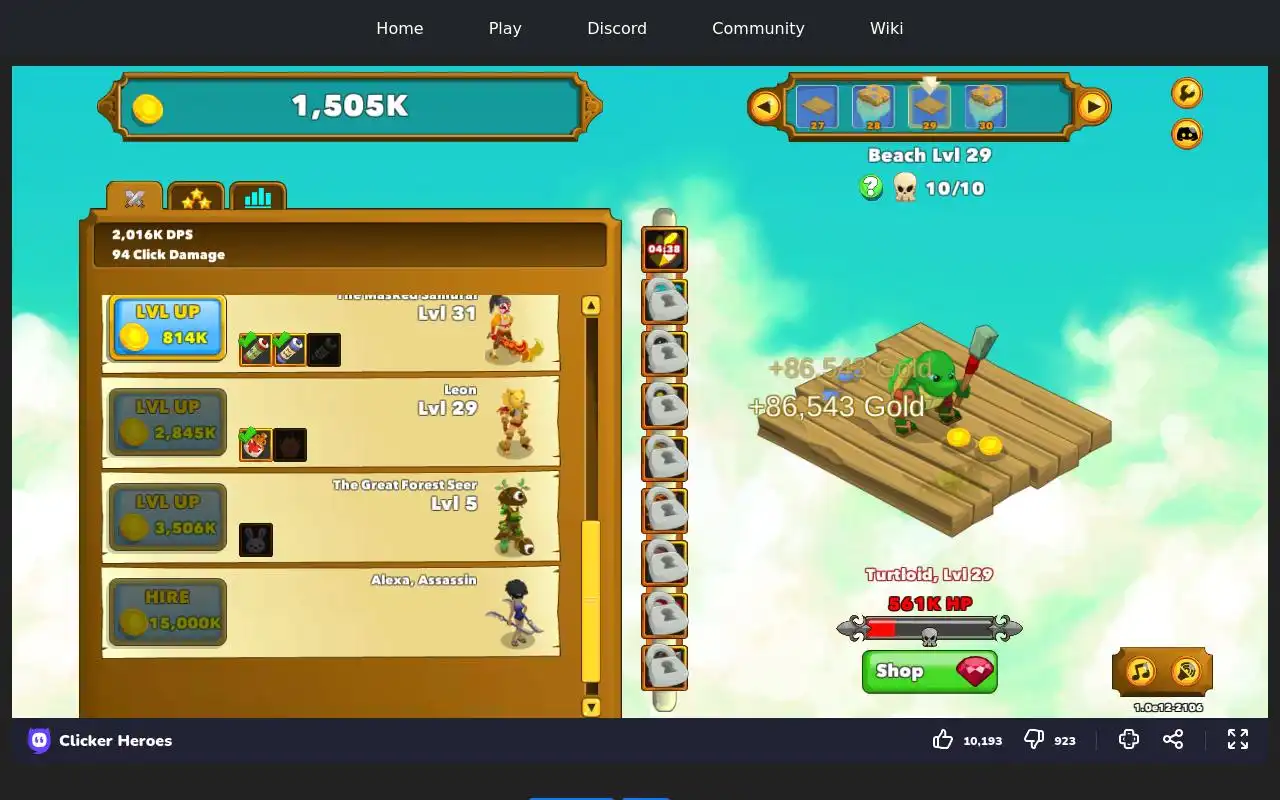Open the gold stars tab

pos(196,198)
